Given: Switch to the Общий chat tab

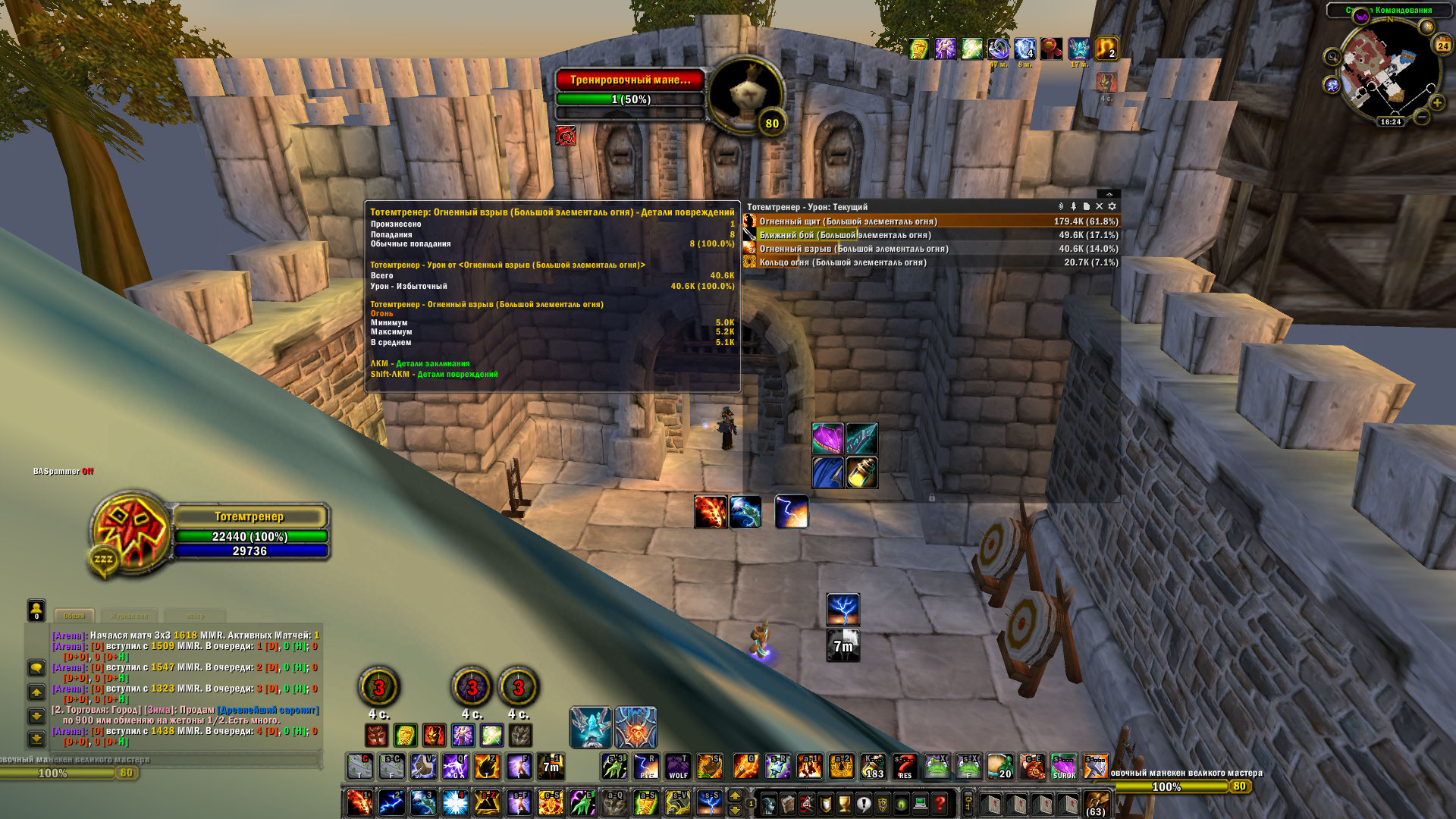Looking at the screenshot, I should pyautogui.click(x=74, y=617).
